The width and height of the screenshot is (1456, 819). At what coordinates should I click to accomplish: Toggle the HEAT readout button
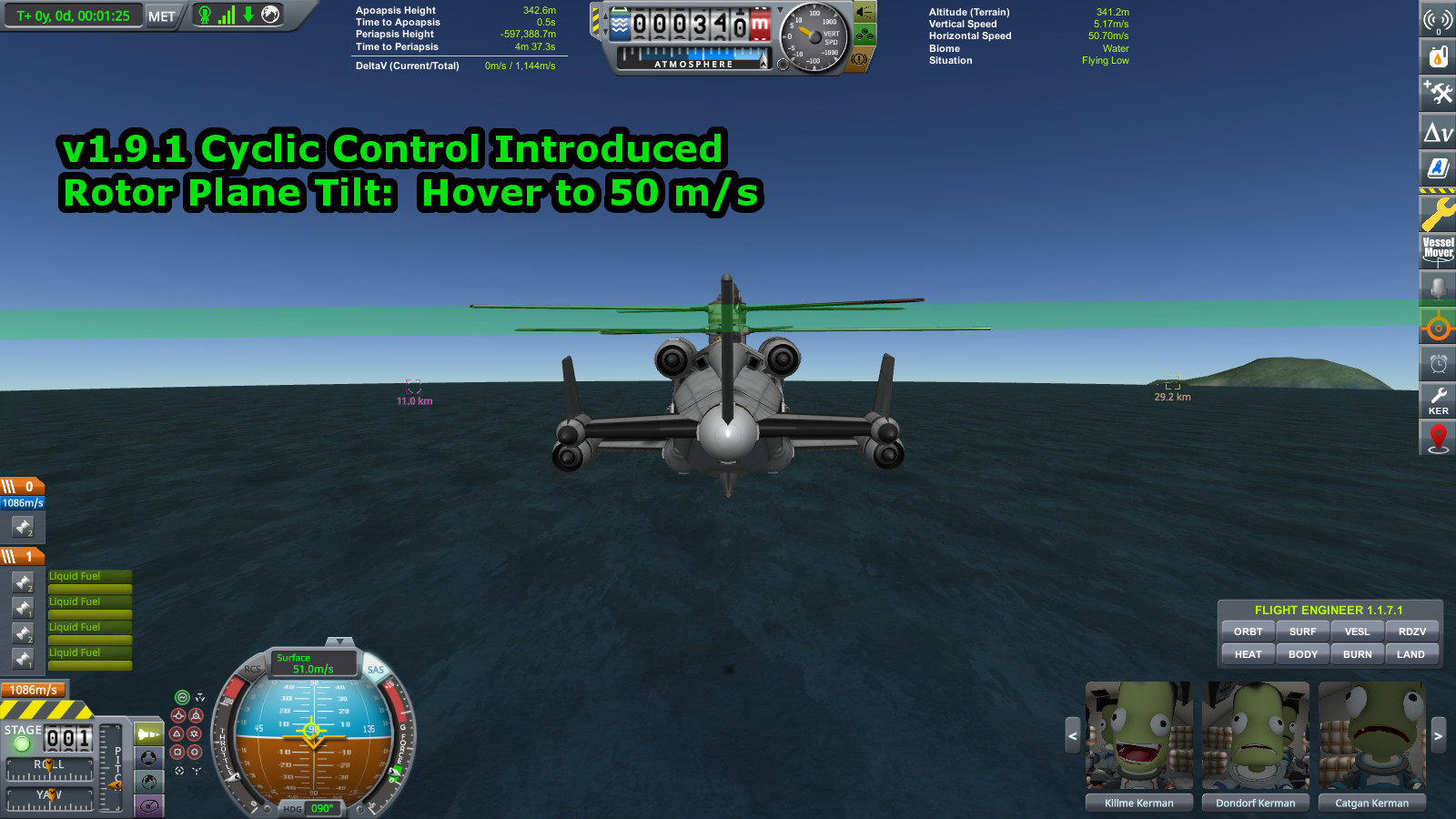tap(1248, 654)
